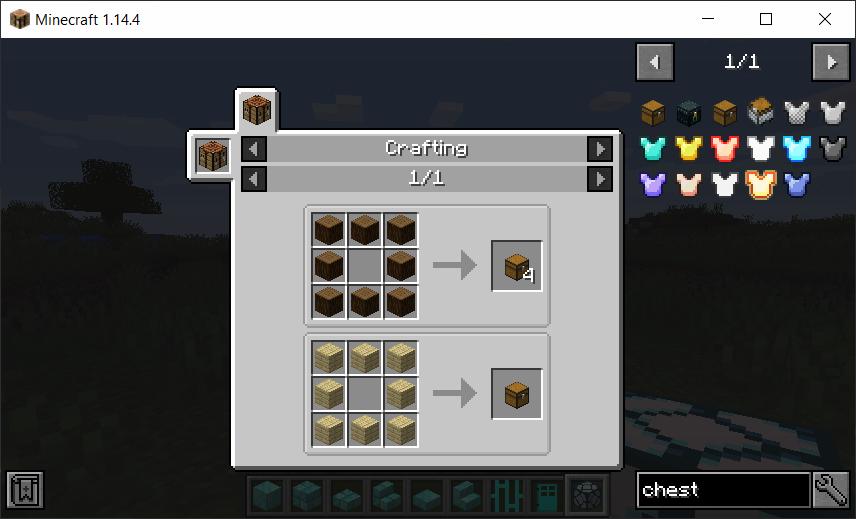Open the wrench configuration button
This screenshot has width=856, height=519.
pos(831,490)
